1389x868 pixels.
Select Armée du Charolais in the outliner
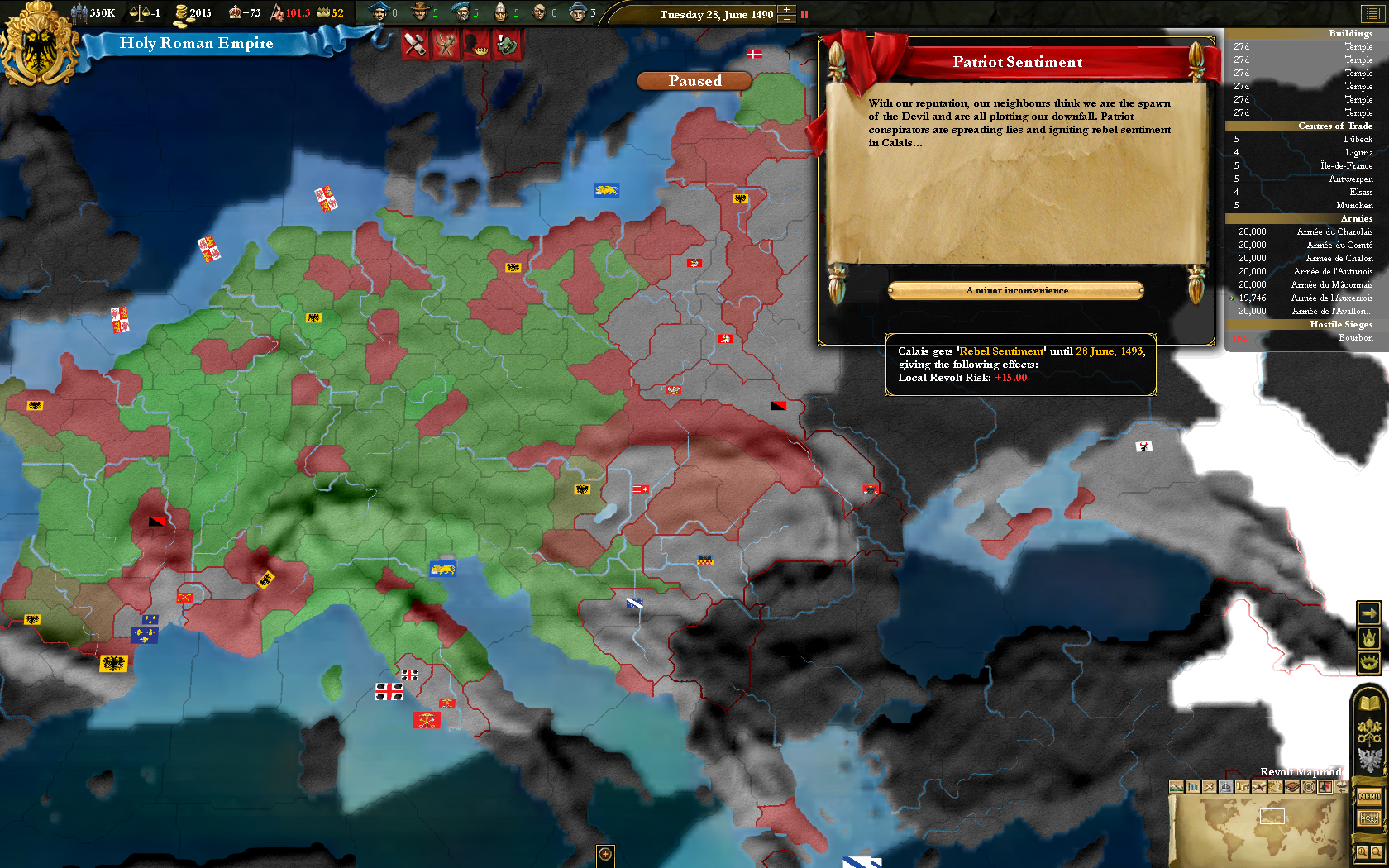click(x=1305, y=231)
